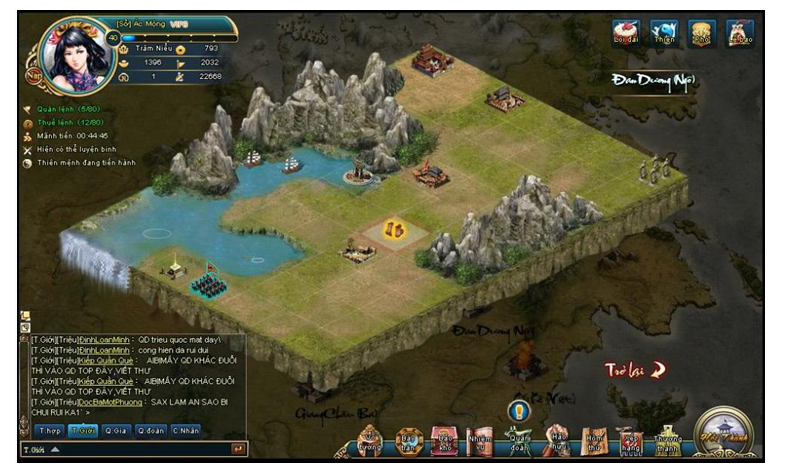
Task: Switch chat to the C.Nhân tab
Action: pyautogui.click(x=184, y=430)
